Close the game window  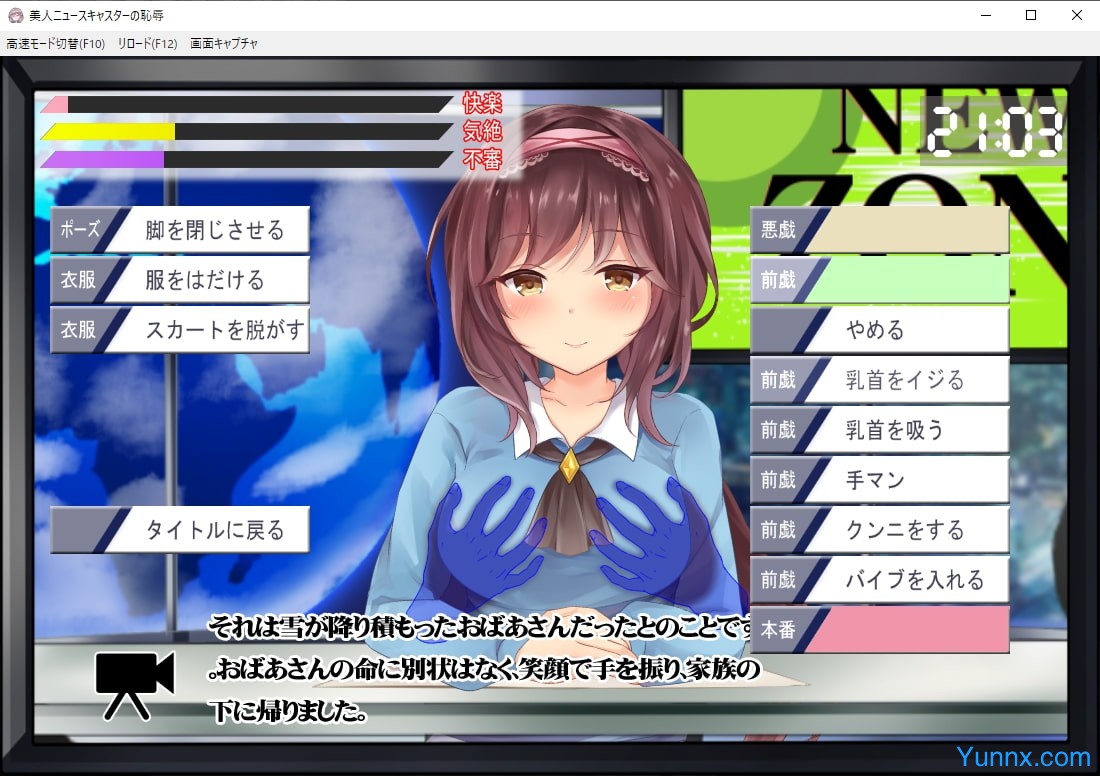tap(1077, 15)
